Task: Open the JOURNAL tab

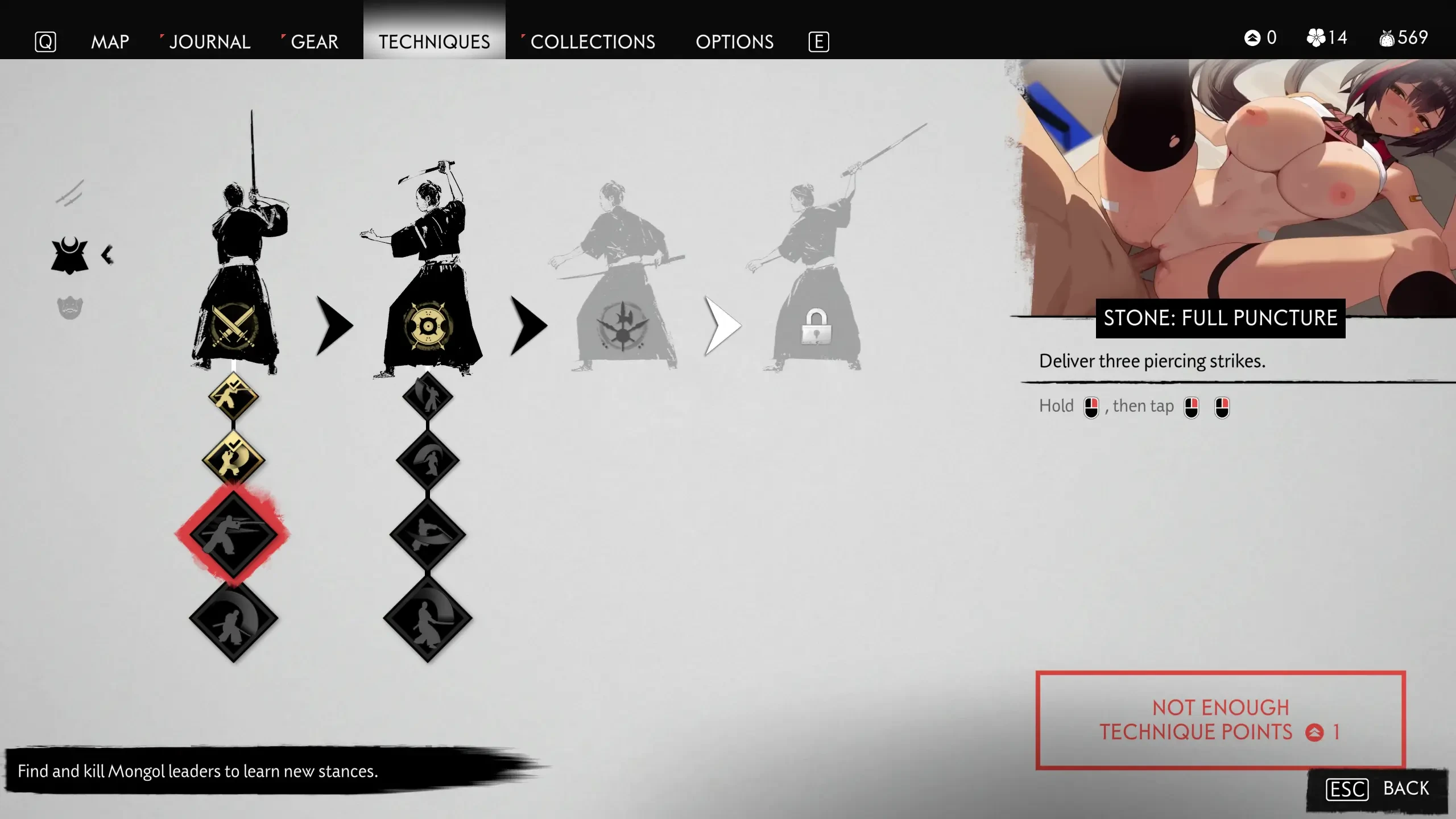Action: 210,42
